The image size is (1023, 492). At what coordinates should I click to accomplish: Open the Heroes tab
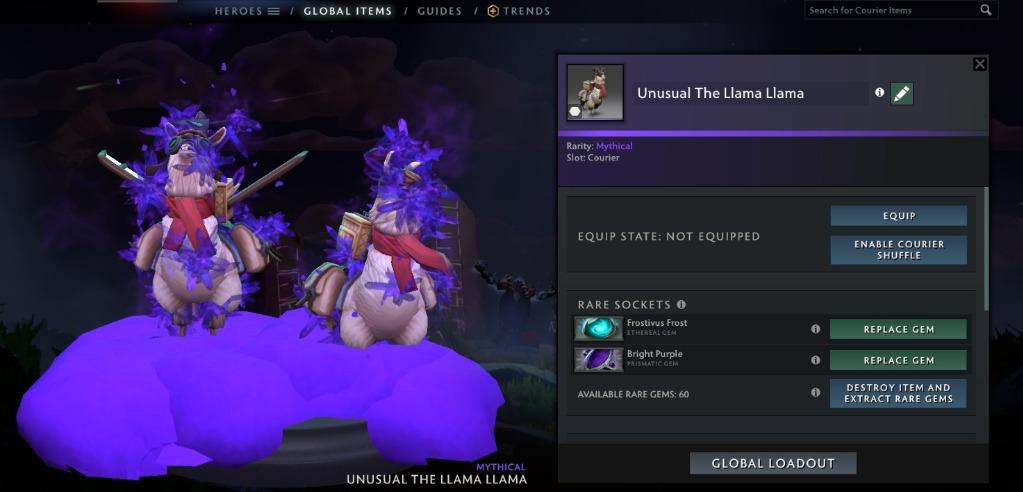tap(247, 11)
